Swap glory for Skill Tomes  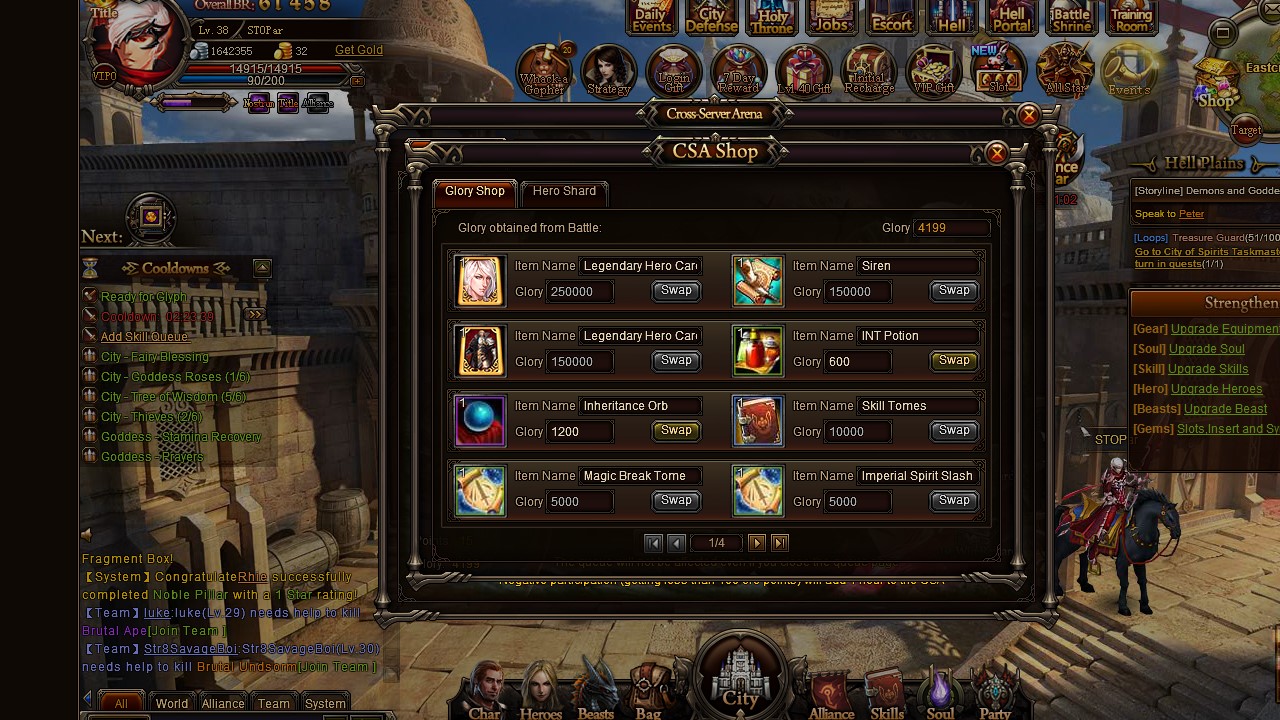coord(953,431)
